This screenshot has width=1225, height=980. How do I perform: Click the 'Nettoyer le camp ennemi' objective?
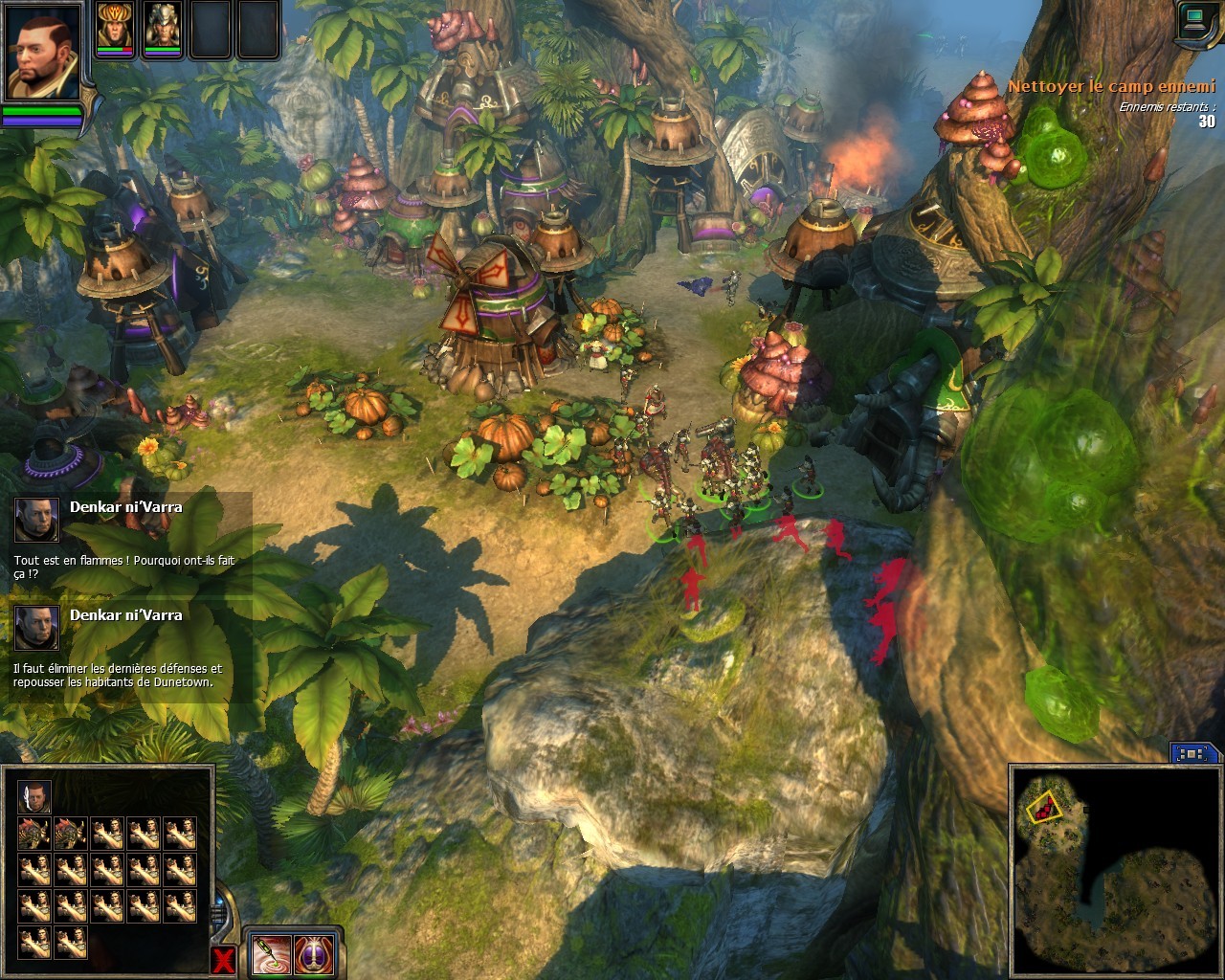click(1110, 86)
